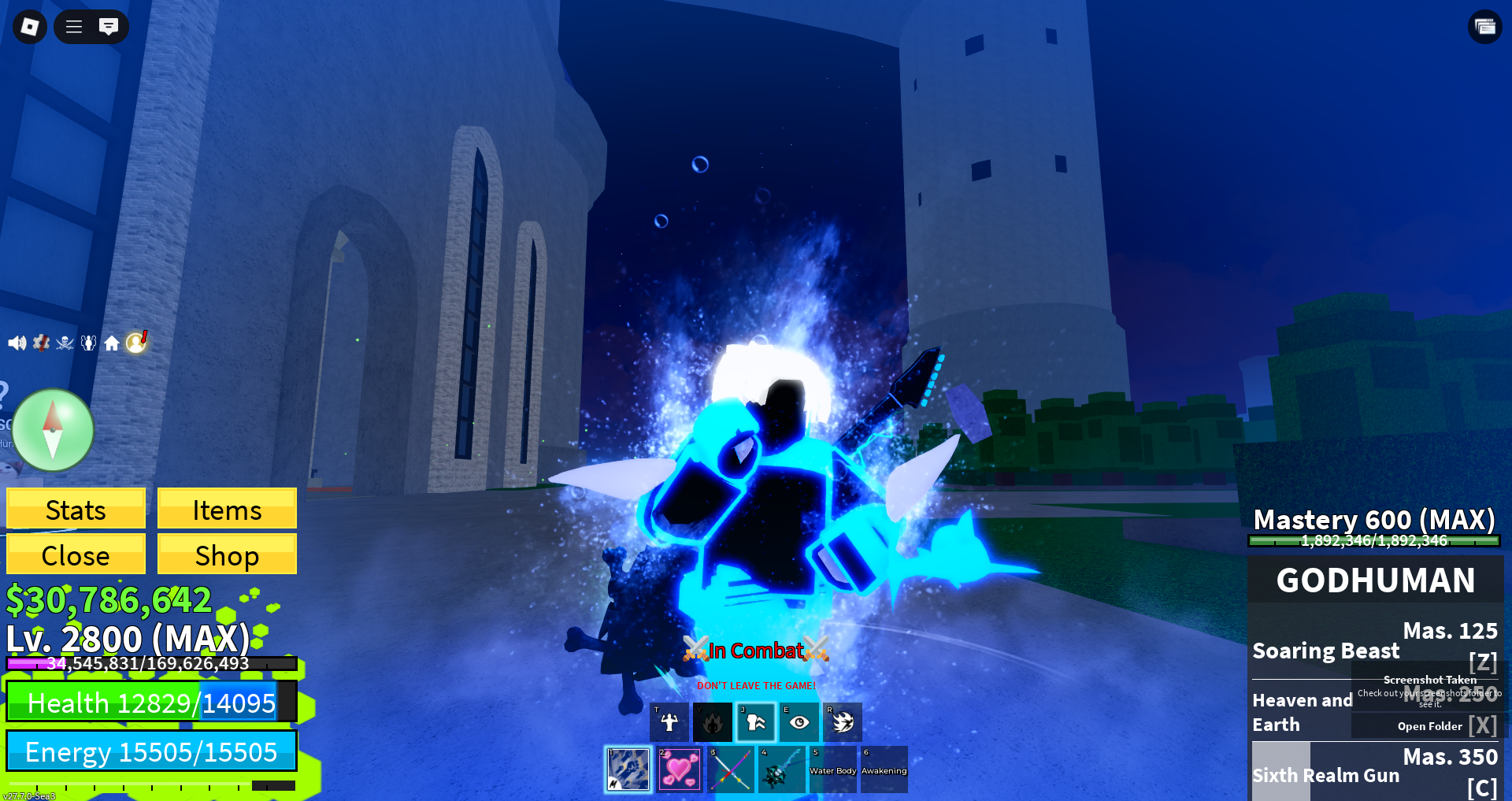Select the Water Body hotbar slot
The height and width of the screenshot is (801, 1512).
(832, 769)
